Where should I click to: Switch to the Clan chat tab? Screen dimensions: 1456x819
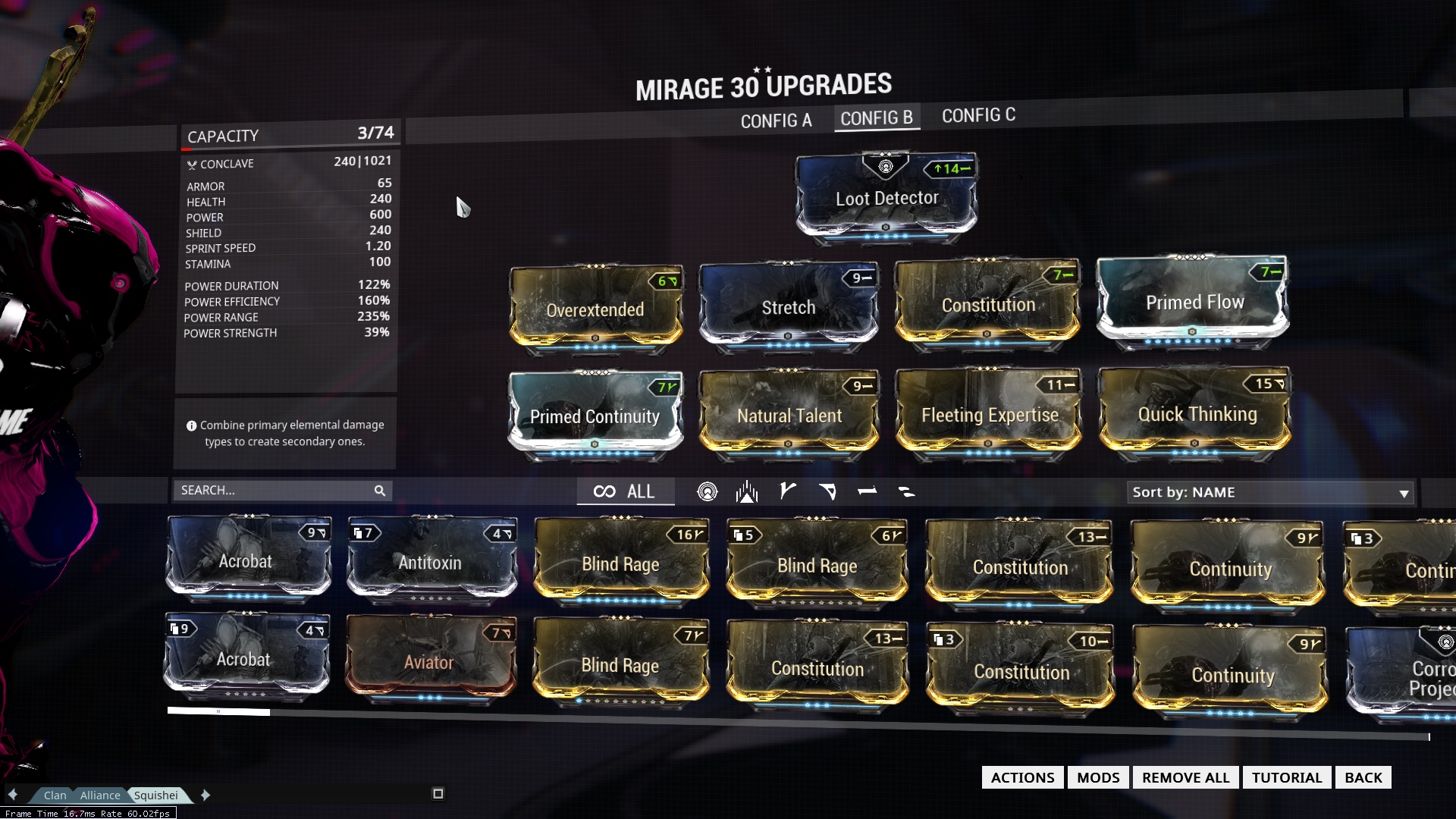pyautogui.click(x=55, y=795)
